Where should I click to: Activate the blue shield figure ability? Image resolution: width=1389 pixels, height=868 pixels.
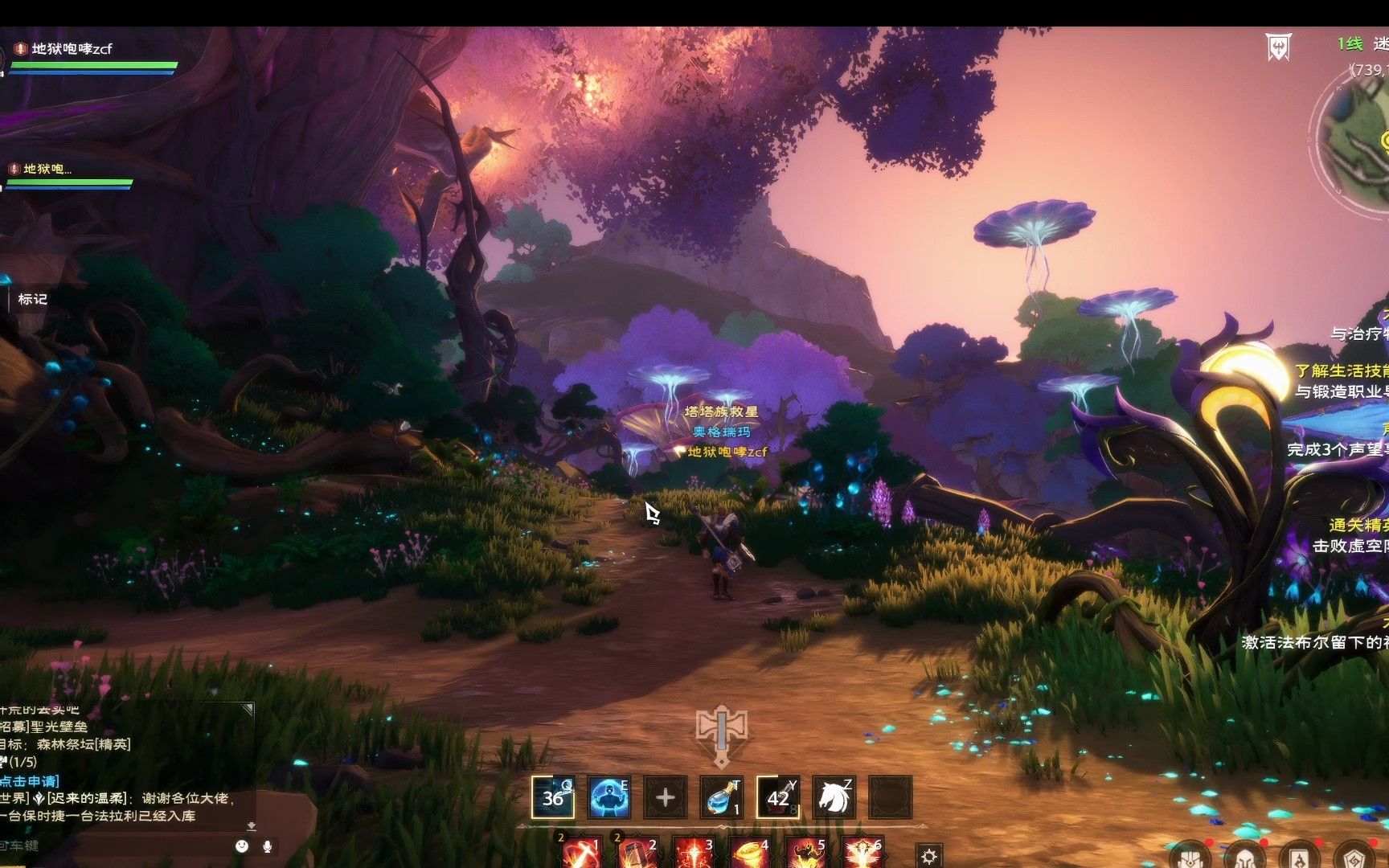pos(608,797)
